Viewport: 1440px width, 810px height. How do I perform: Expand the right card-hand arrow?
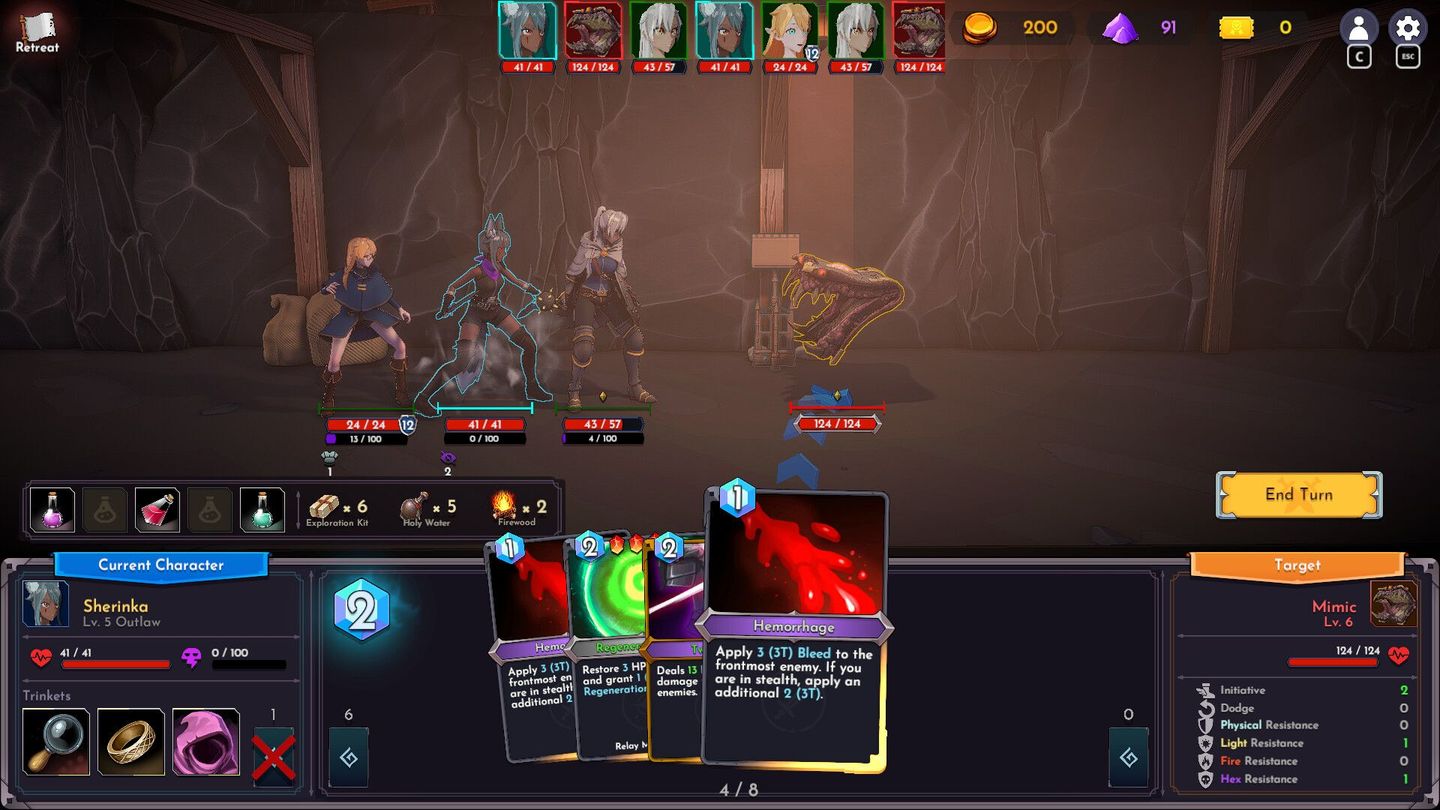point(1128,758)
